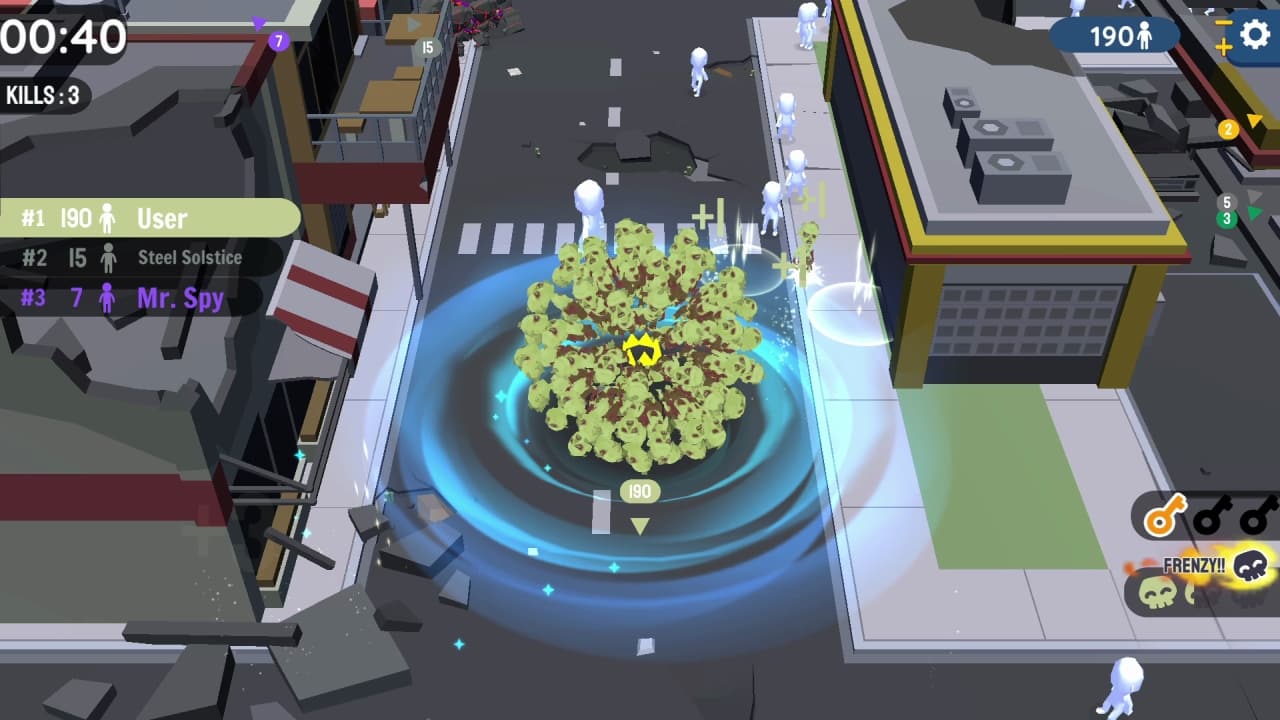This screenshot has height=720, width=1280.
Task: Select the #1 User leaderboard row
Action: [150, 218]
